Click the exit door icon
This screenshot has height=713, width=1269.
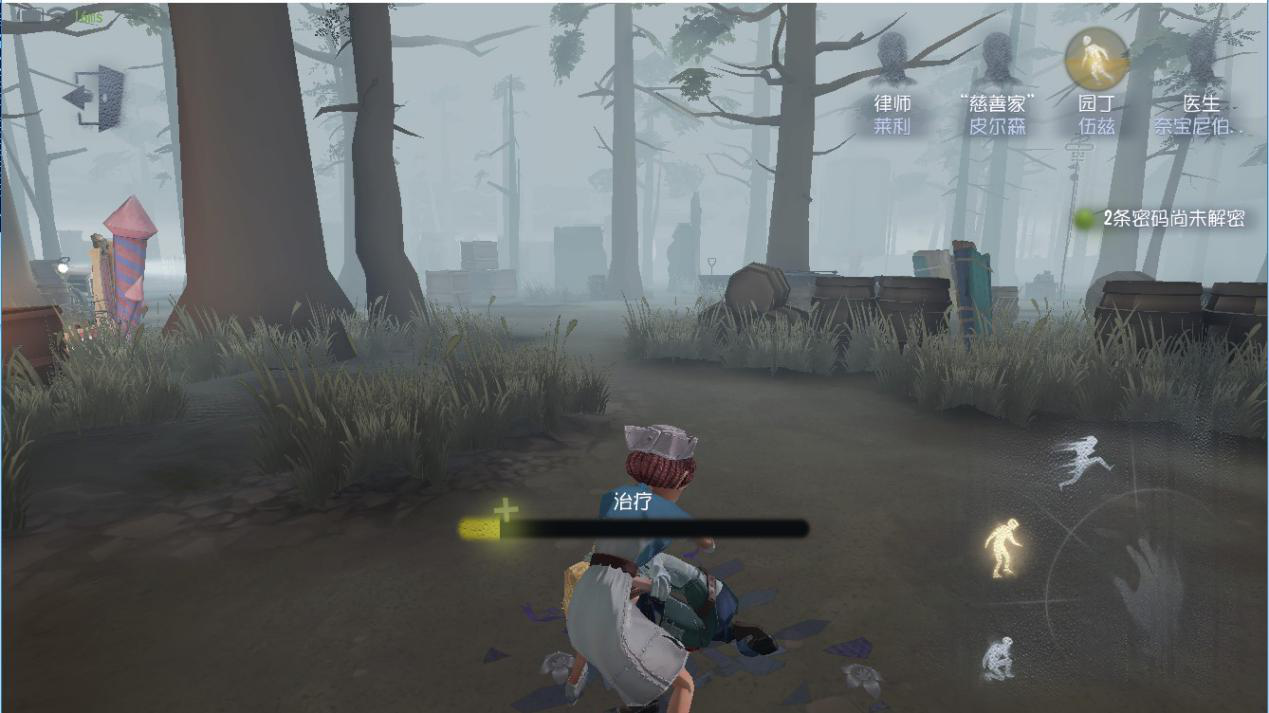click(x=97, y=97)
